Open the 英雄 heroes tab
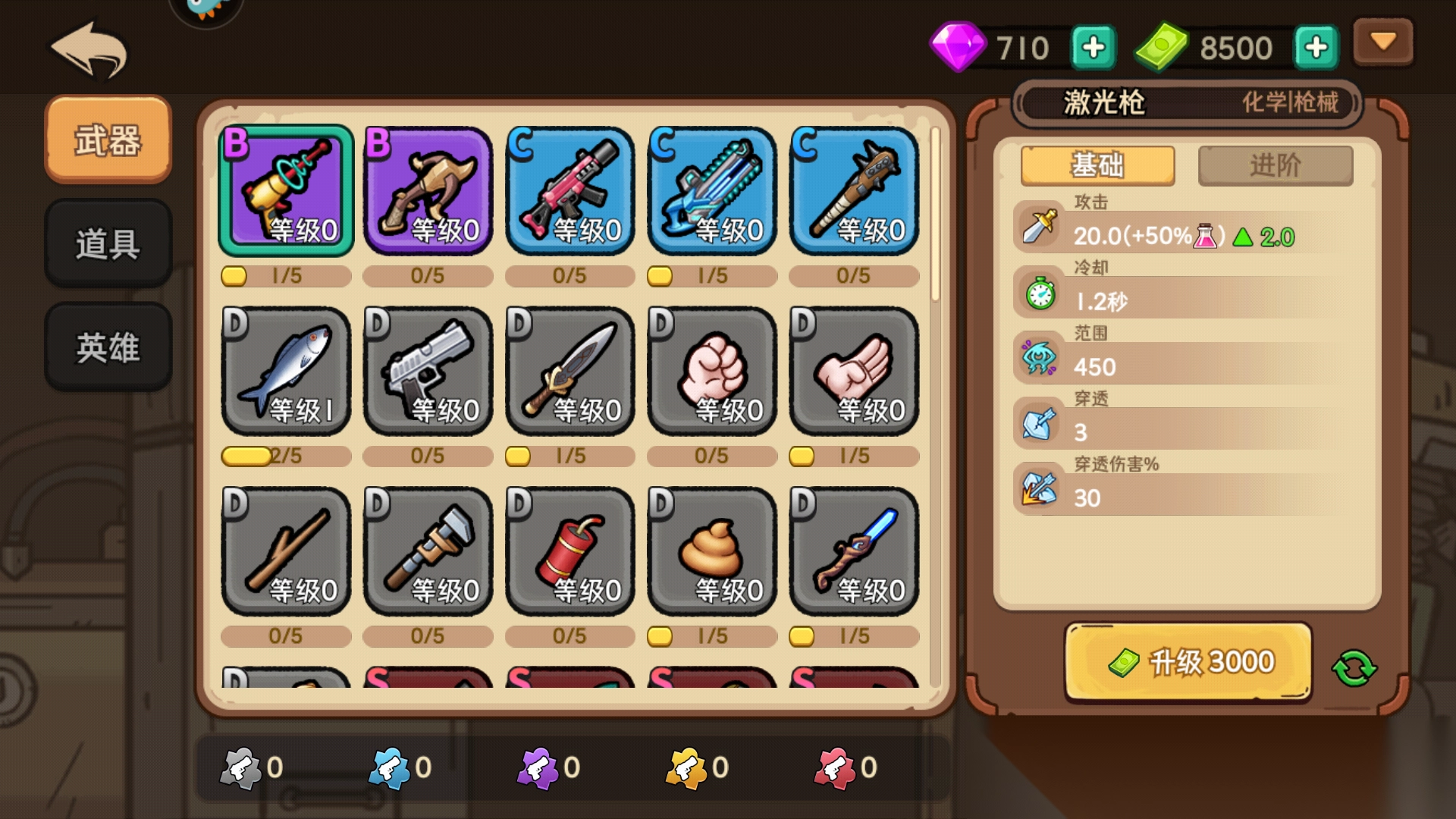The width and height of the screenshot is (1456, 819). point(108,347)
